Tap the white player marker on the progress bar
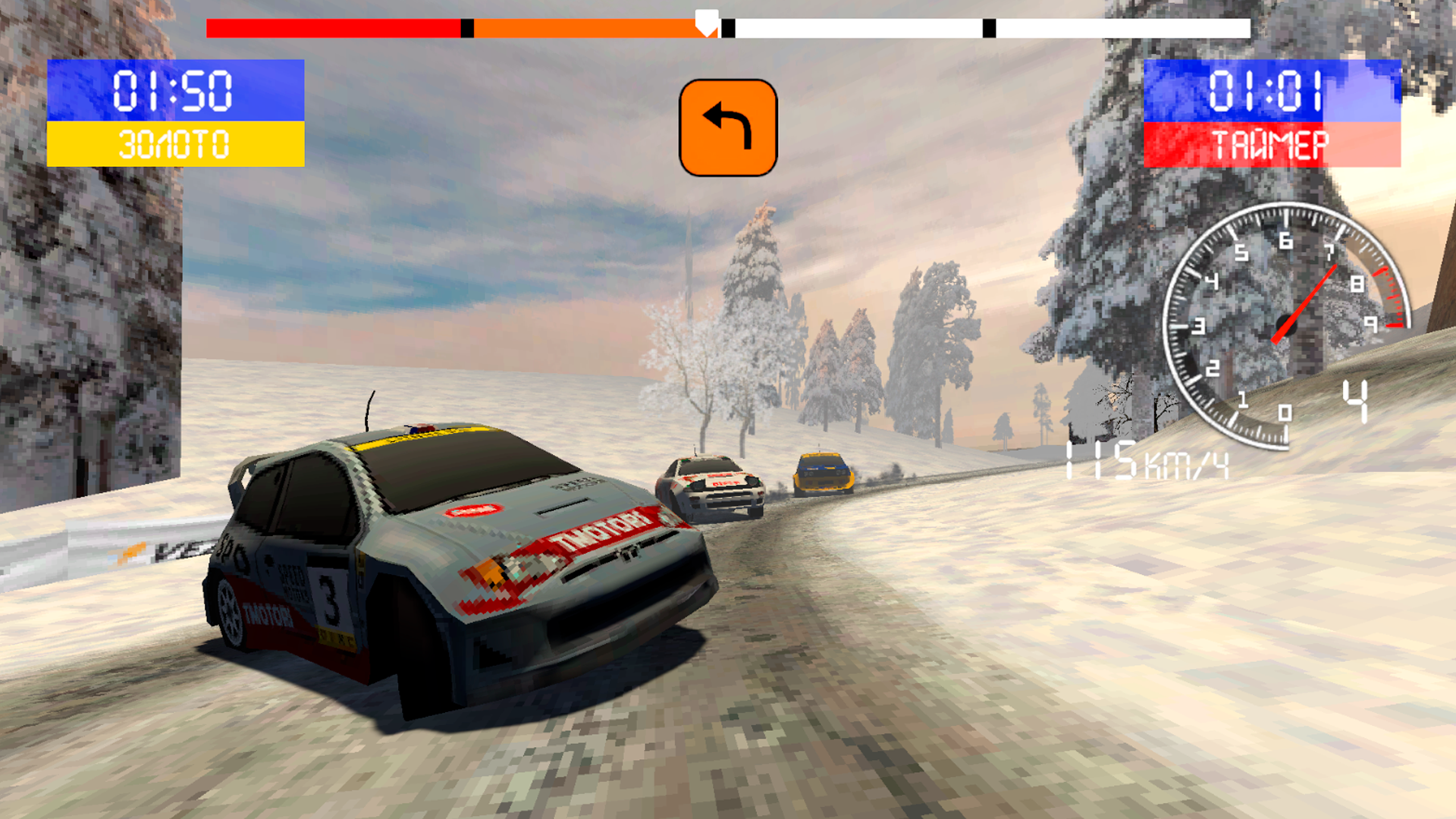This screenshot has width=1456, height=819. [706, 23]
